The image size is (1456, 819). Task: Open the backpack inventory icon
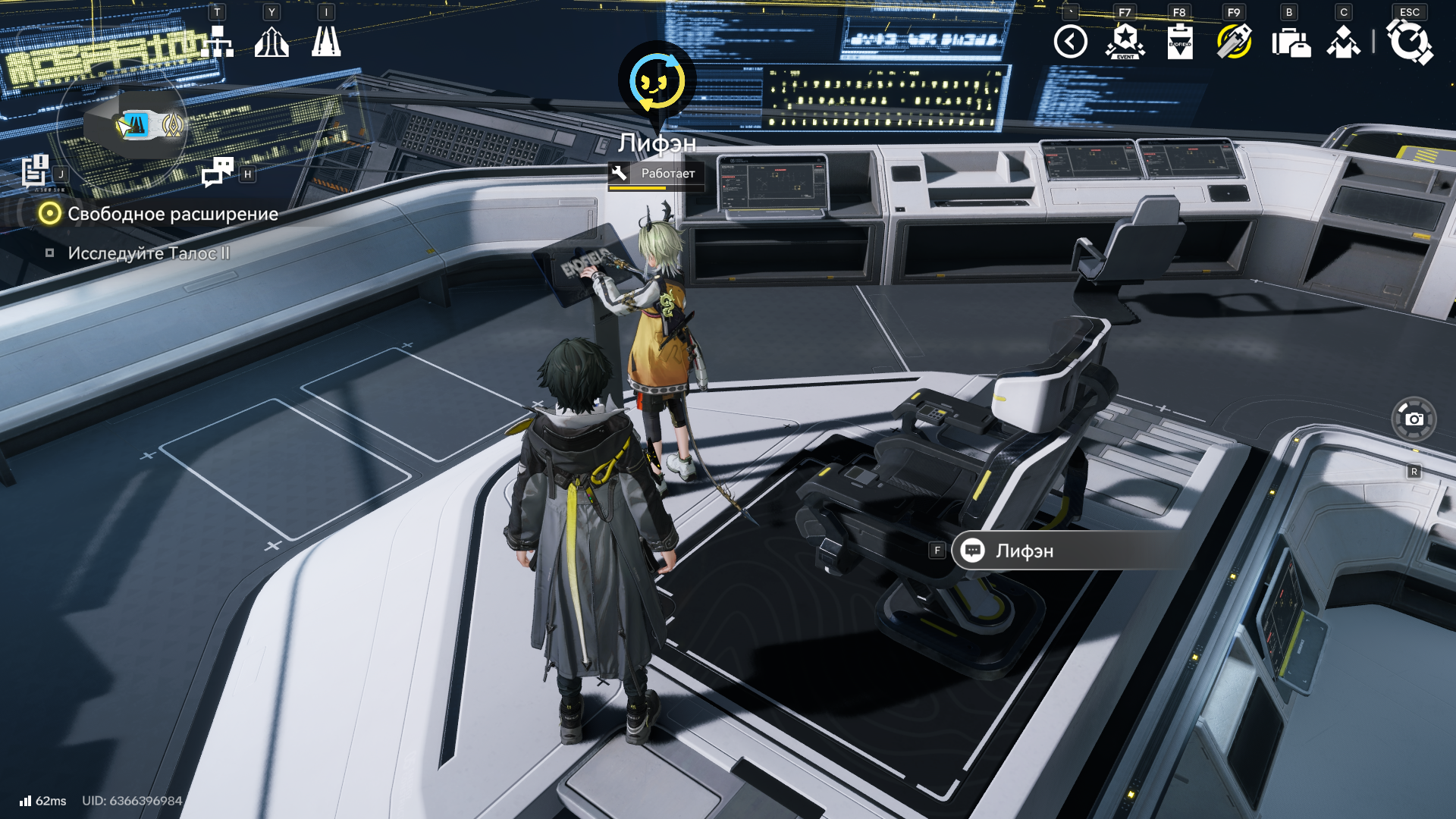[1290, 42]
